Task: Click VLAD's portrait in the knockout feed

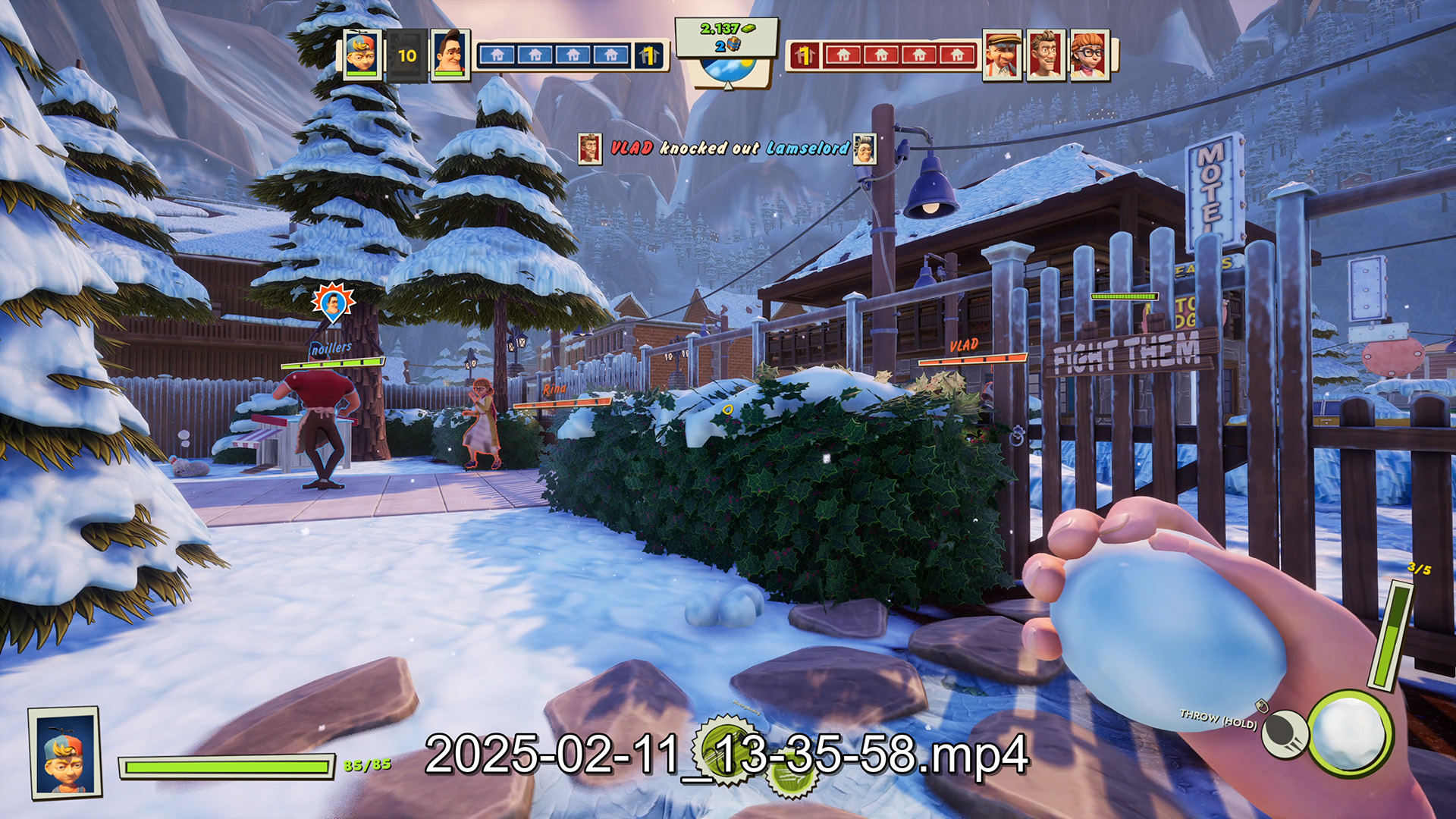Action: click(x=589, y=148)
